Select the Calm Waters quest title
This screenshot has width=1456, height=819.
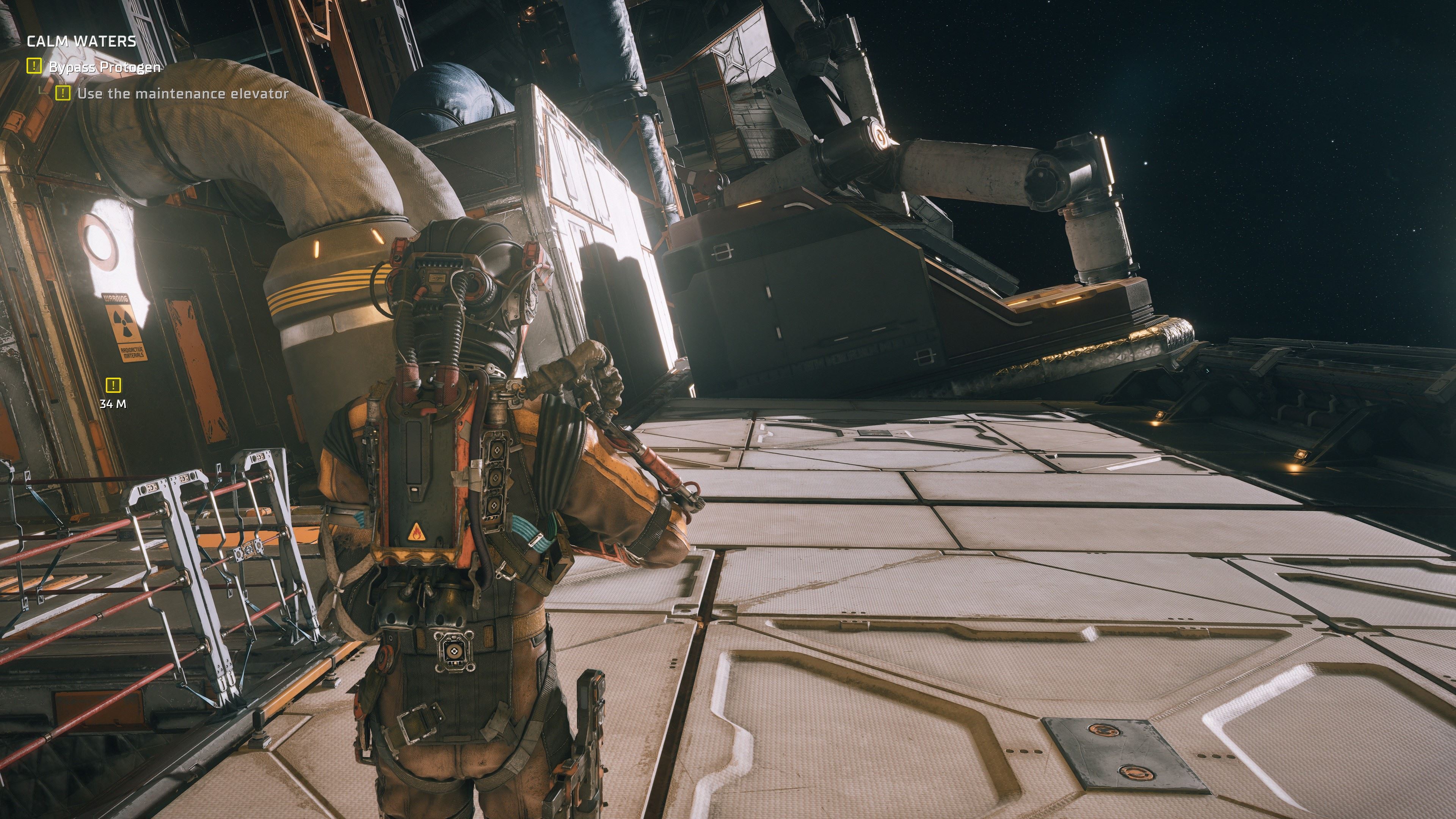tap(82, 41)
